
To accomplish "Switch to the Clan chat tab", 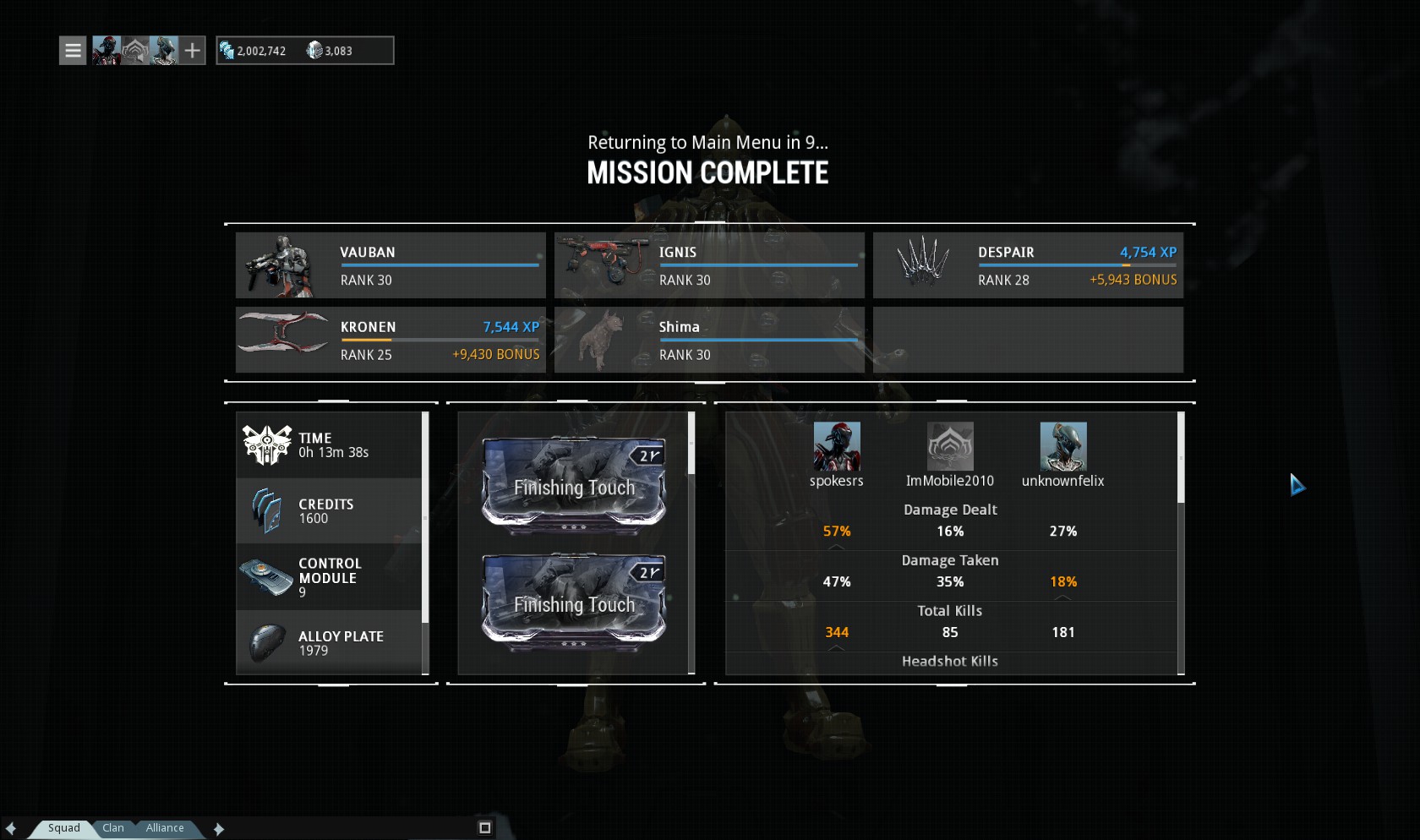I will (113, 828).
